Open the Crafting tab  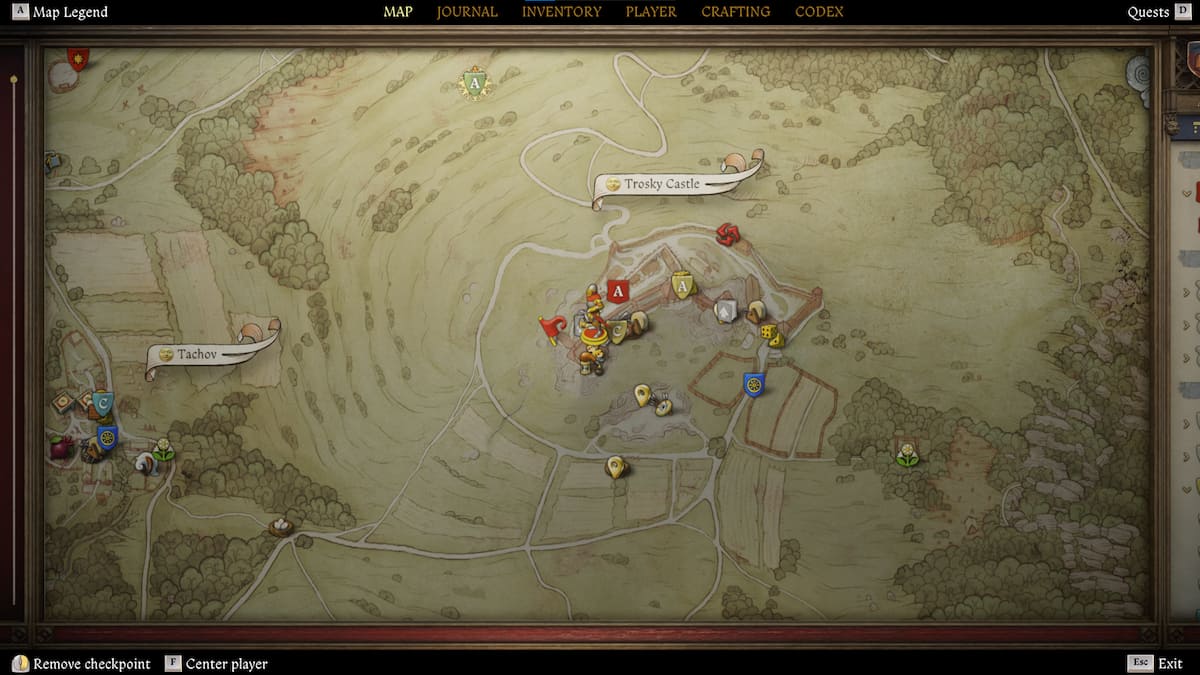735,12
